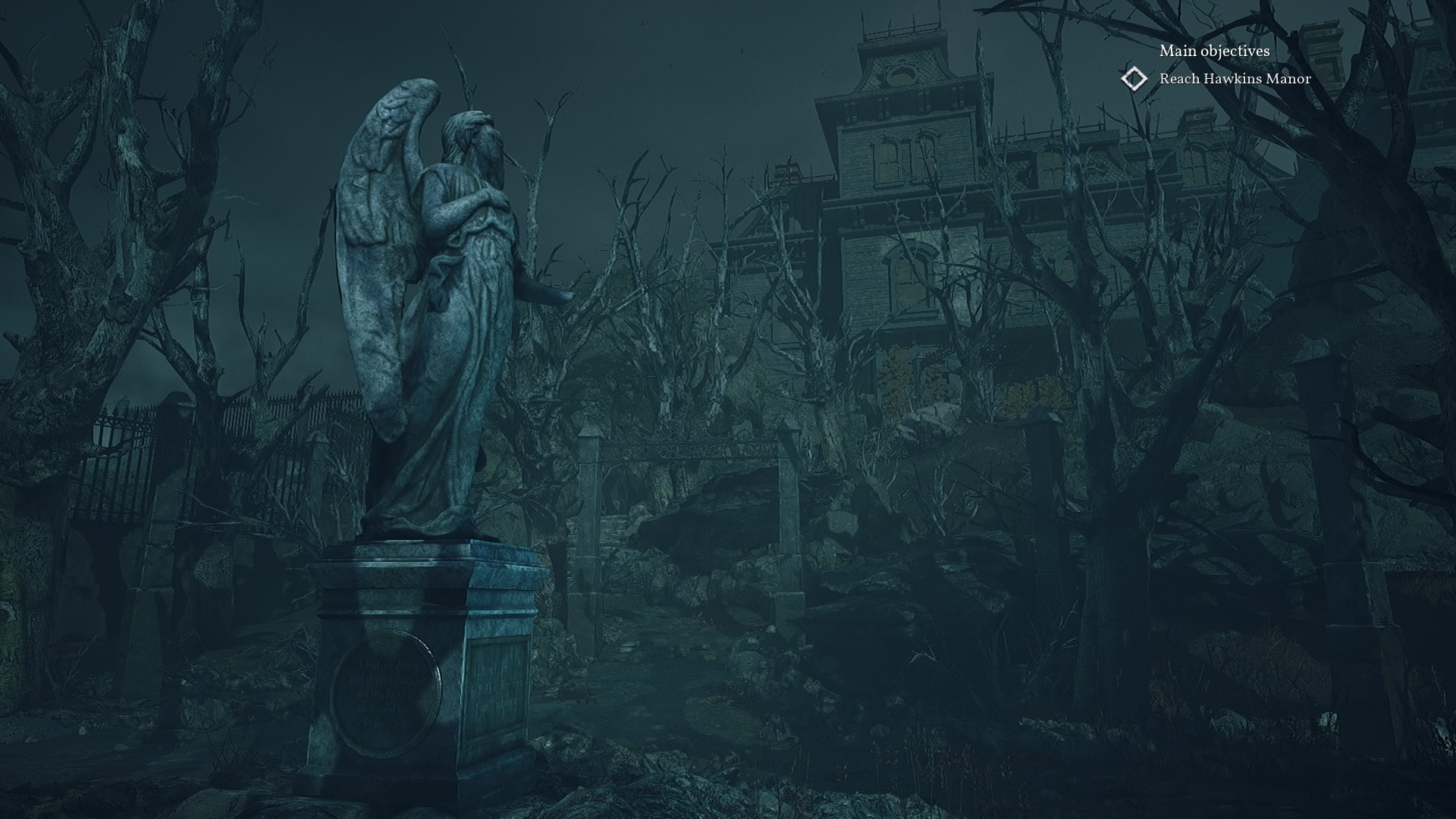Click the diamond objective marker icon
1456x819 pixels.
[1134, 79]
